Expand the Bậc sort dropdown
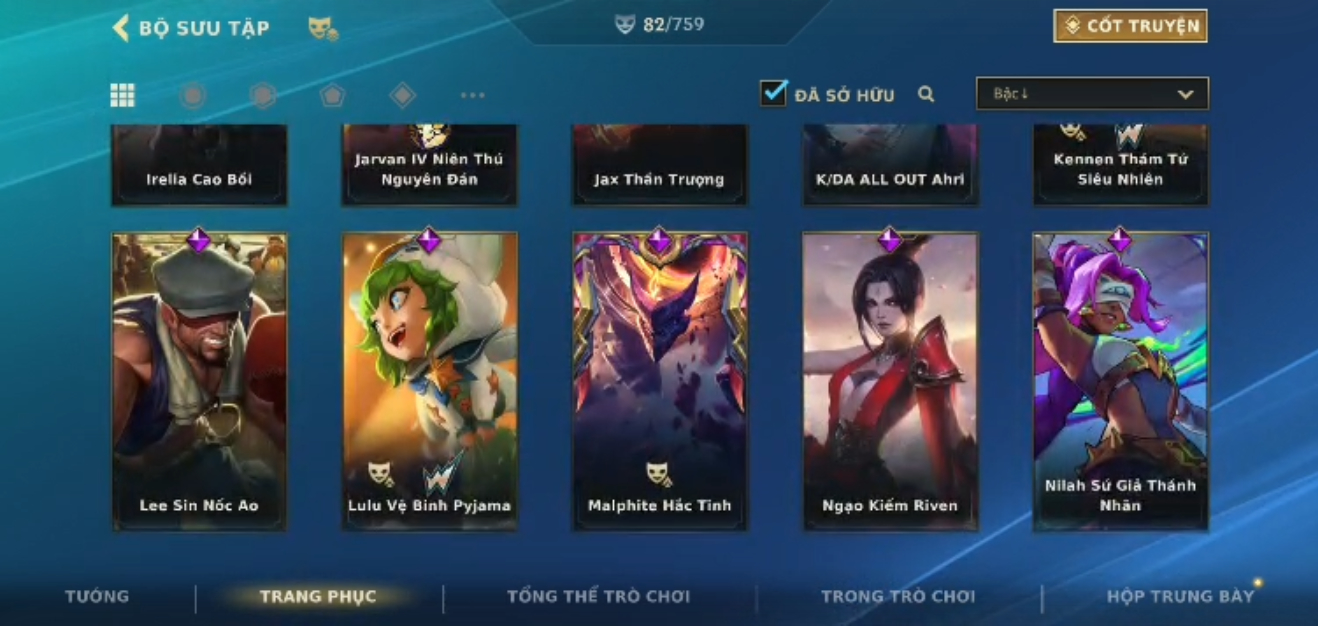This screenshot has height=626, width=1318. [1092, 94]
